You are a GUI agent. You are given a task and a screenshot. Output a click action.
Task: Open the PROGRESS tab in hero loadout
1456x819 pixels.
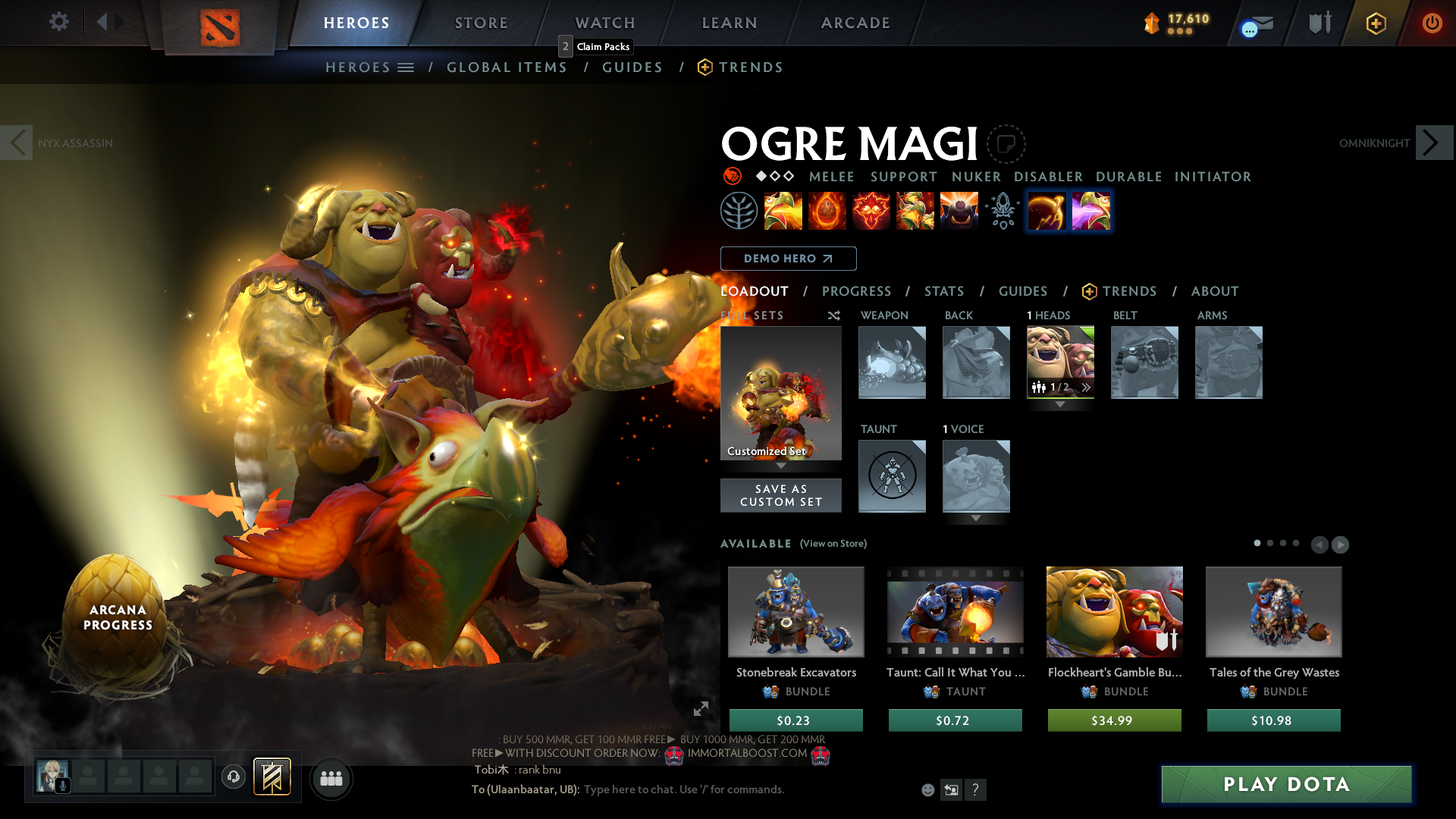(x=857, y=291)
